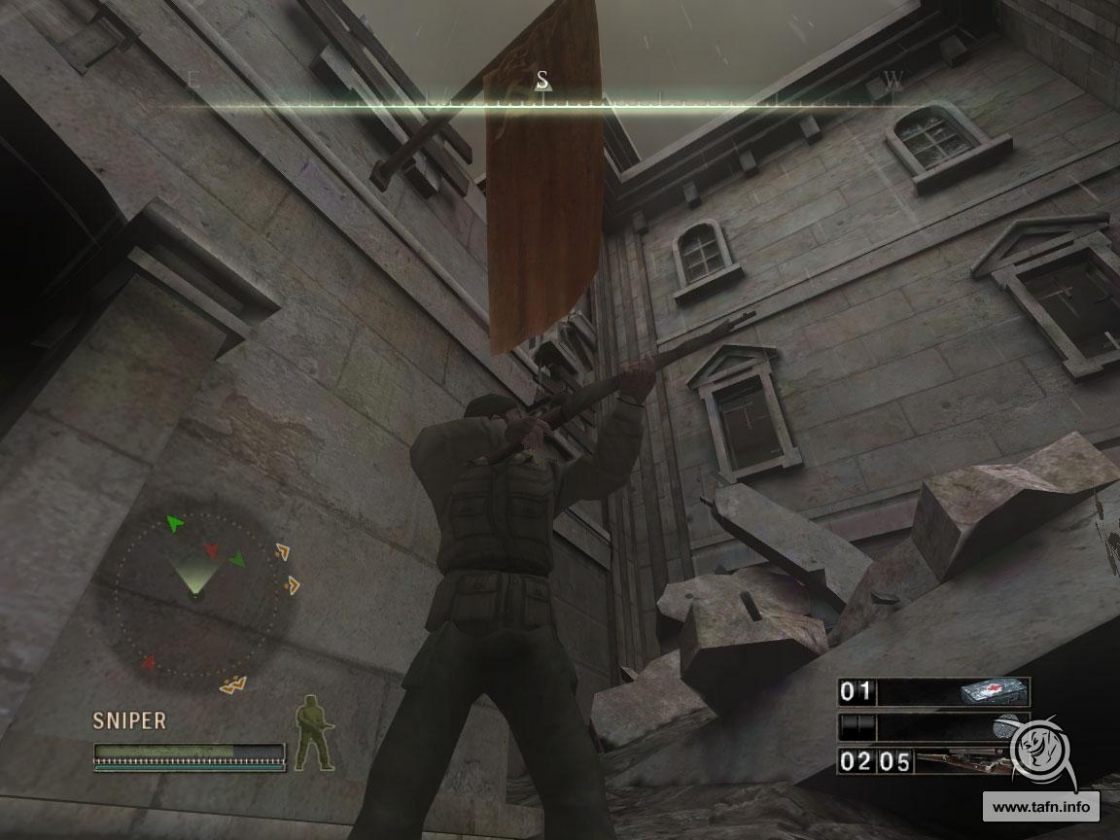This screenshot has width=1120, height=840.
Task: Open the www.tafn.info watermark link
Action: [1040, 804]
